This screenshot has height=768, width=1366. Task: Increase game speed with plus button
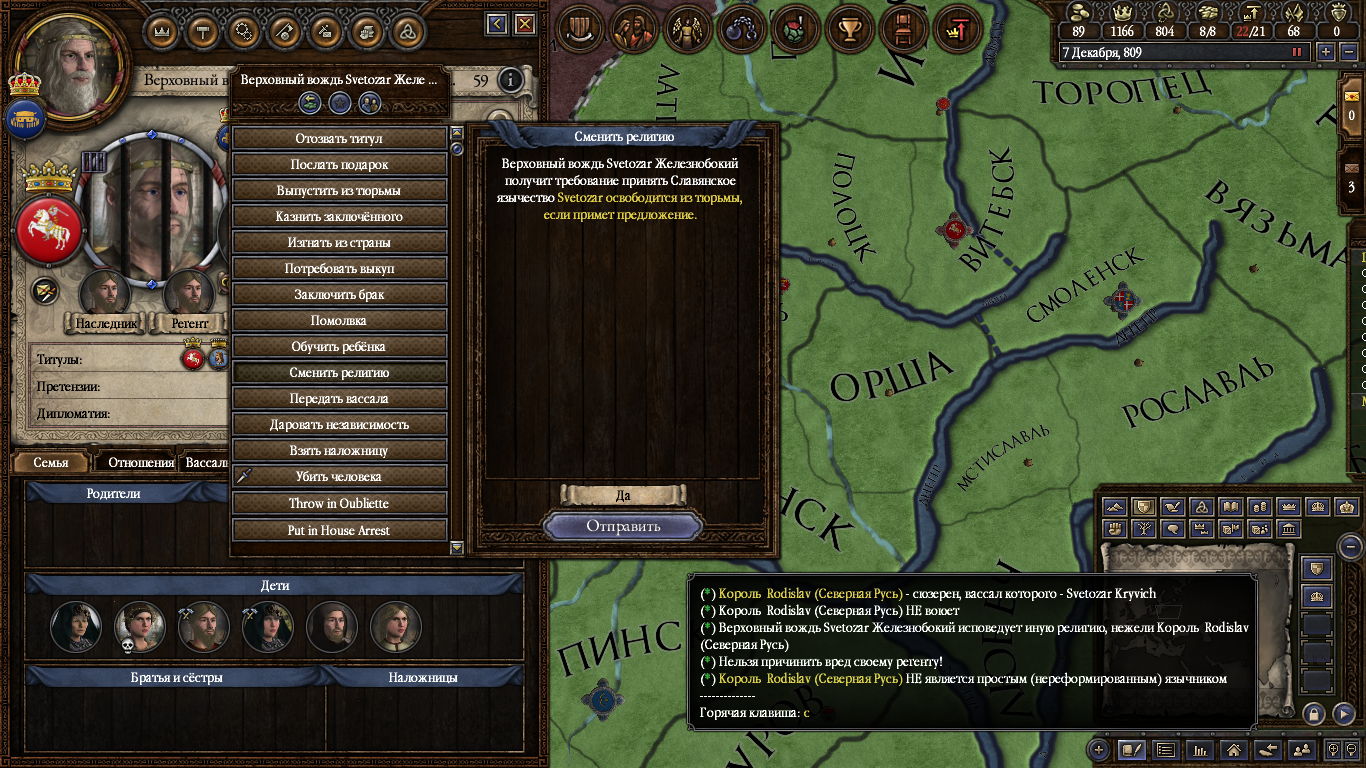1326,52
